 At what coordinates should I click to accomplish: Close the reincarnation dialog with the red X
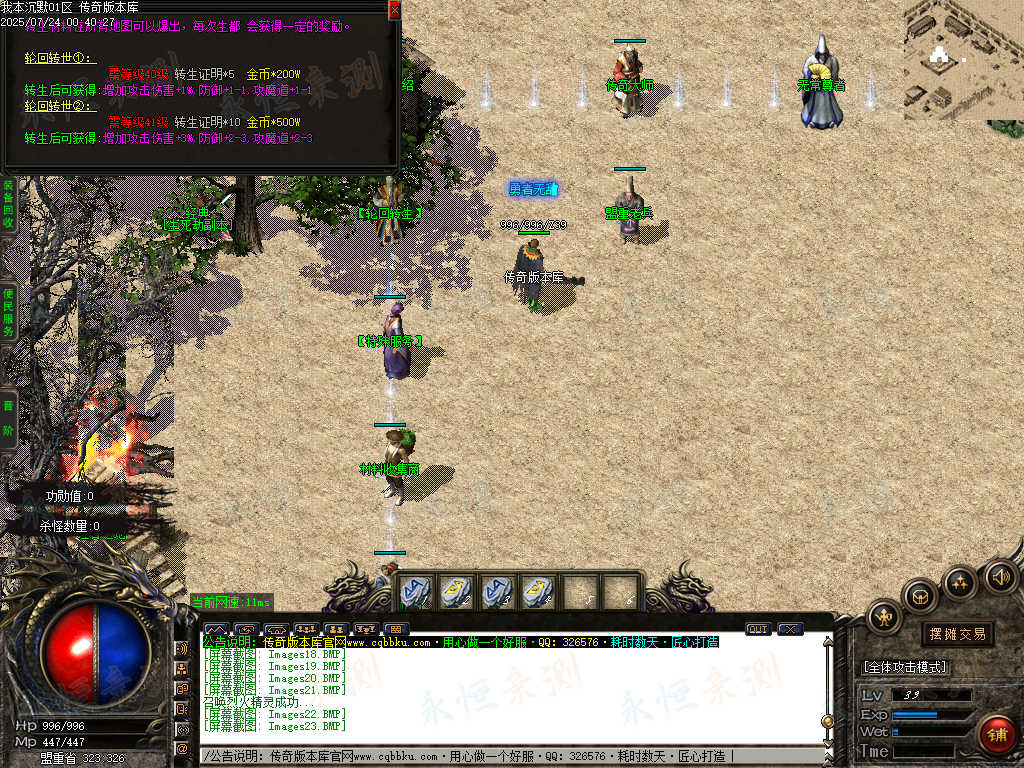click(394, 9)
